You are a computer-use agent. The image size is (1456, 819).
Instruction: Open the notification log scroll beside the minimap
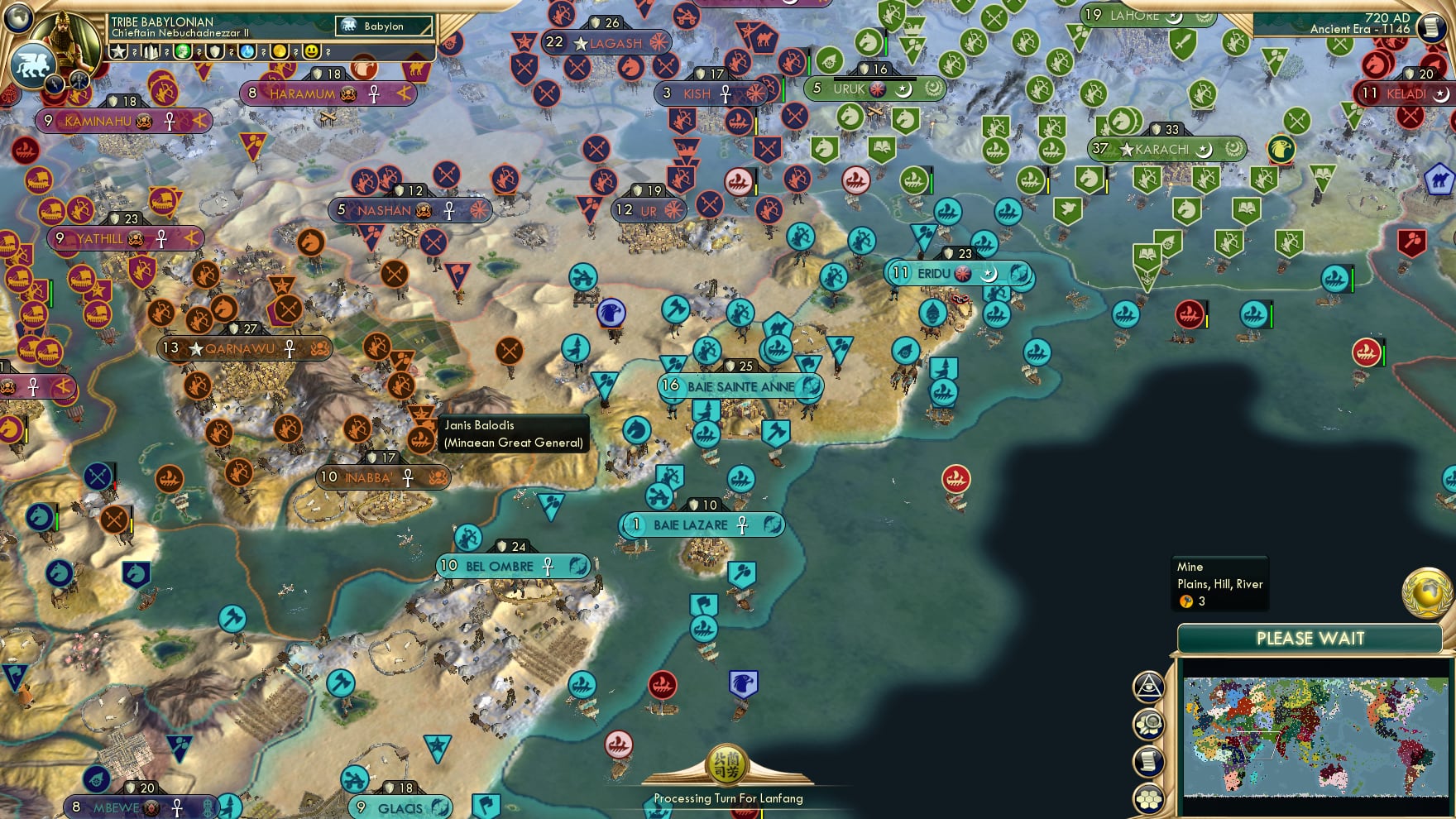(x=1148, y=759)
